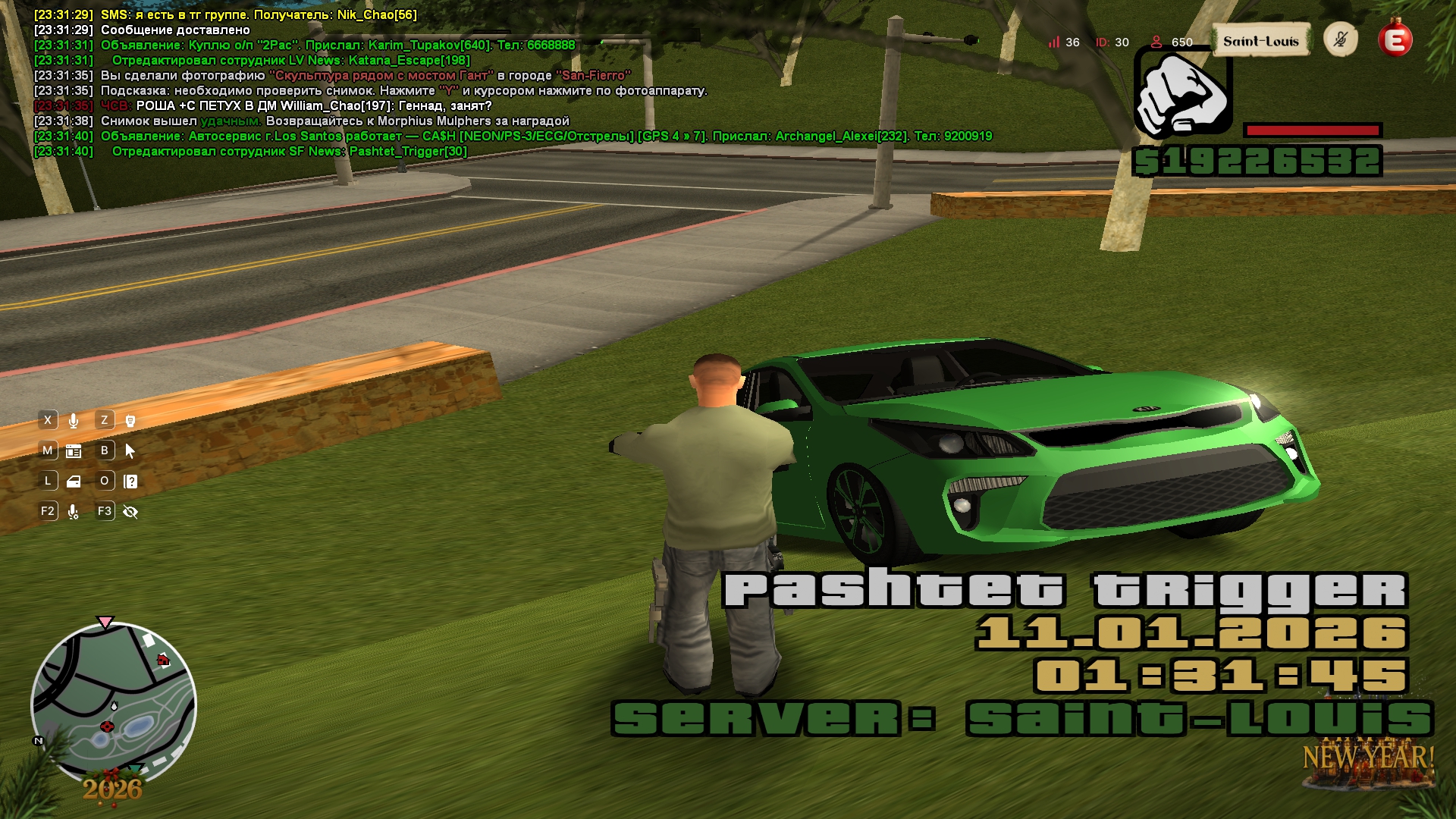The height and width of the screenshot is (819, 1456).
Task: Click the Archangel_Alexei auto service advertisement line
Action: (546, 136)
